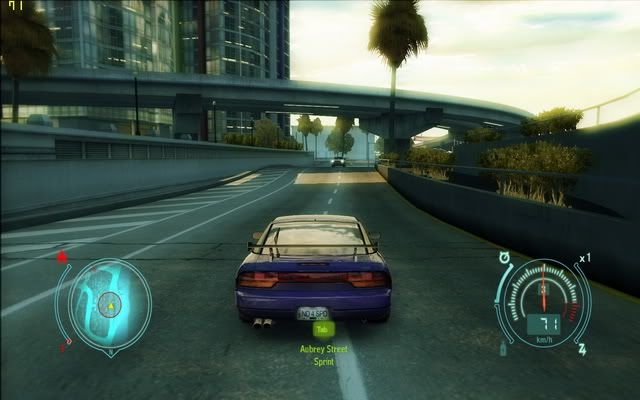The width and height of the screenshot is (640, 400).
Task: Open the Aubrey Street Sprint event
Action: pyautogui.click(x=322, y=353)
